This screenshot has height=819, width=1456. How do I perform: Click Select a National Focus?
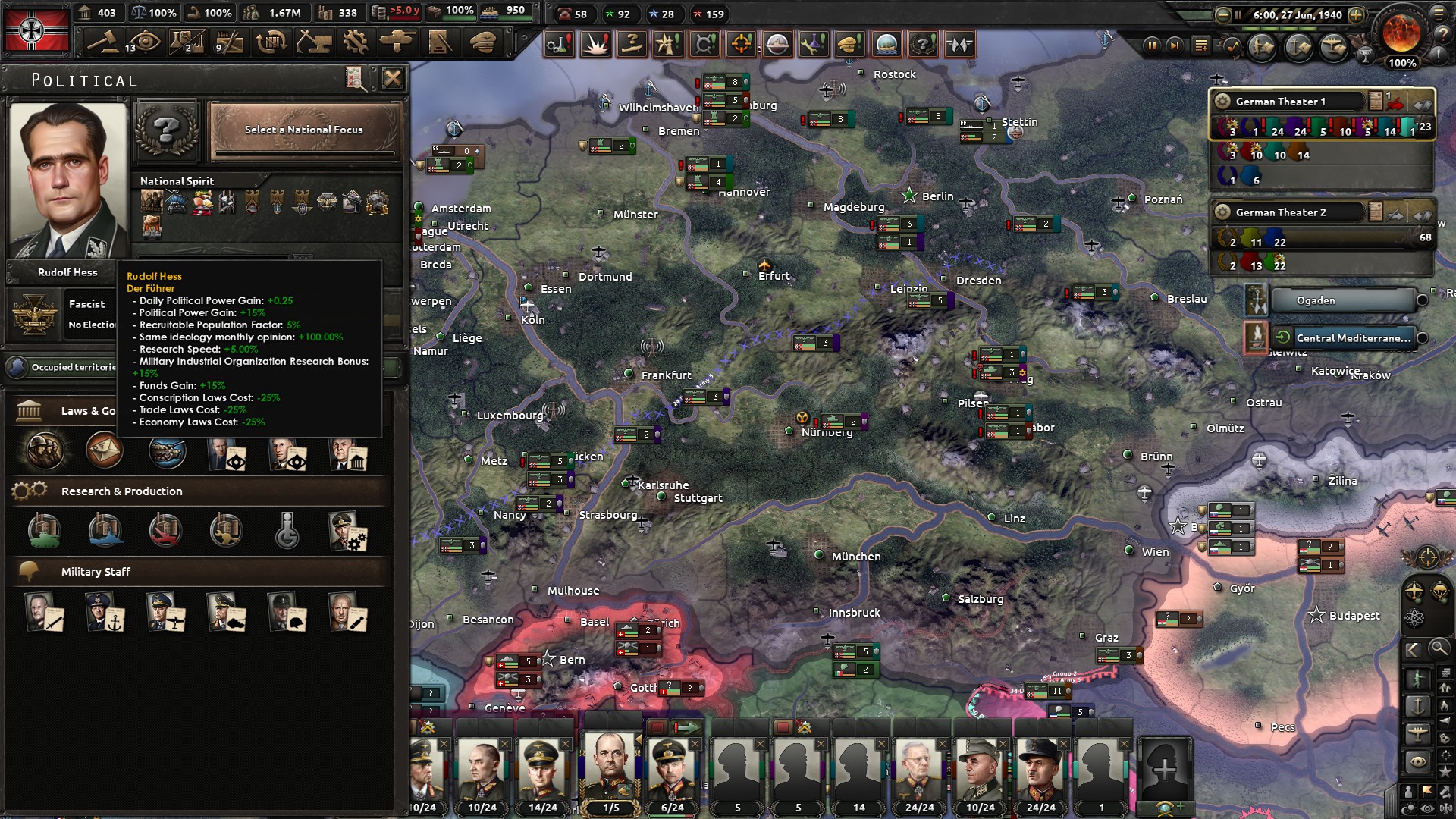point(303,129)
